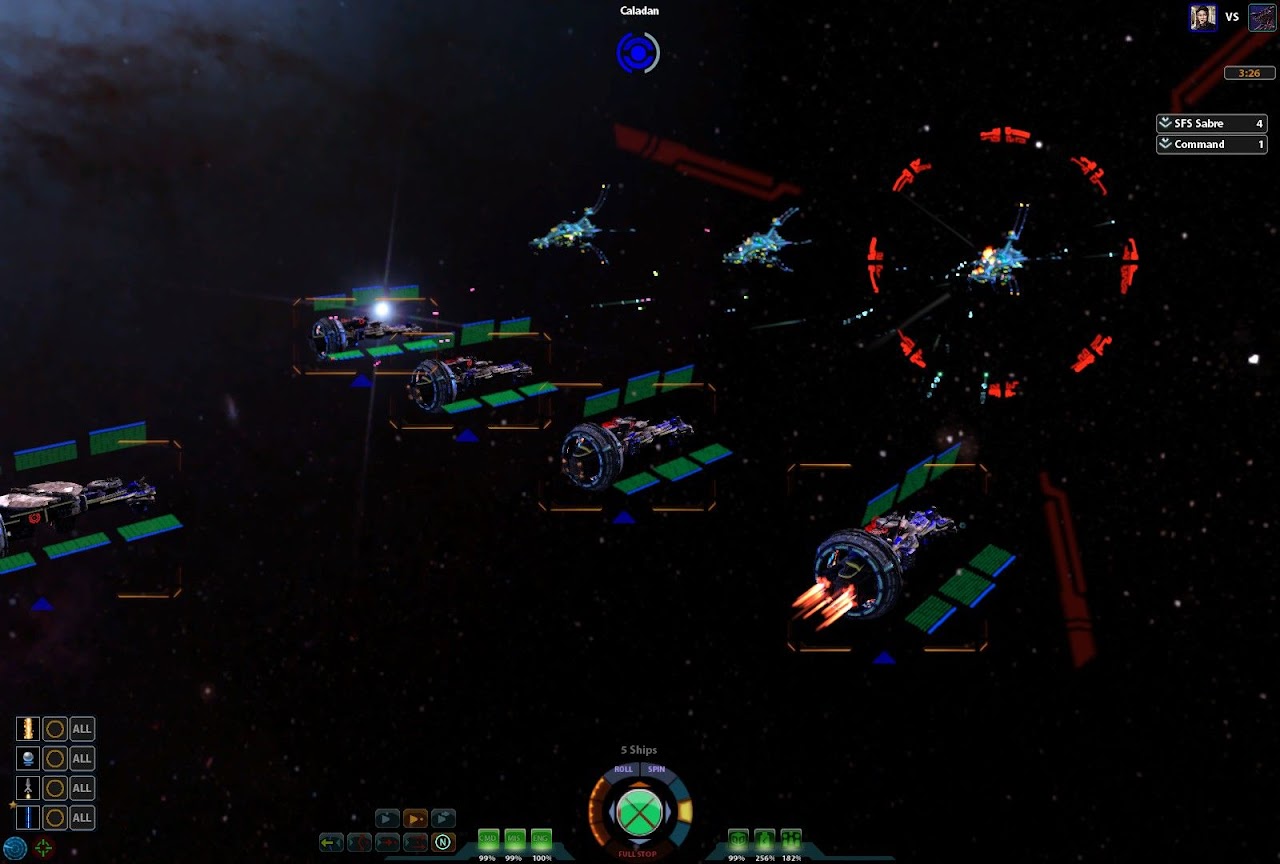Click the SPIN control on the helm dial
Image resolution: width=1280 pixels, height=864 pixels.
point(657,770)
